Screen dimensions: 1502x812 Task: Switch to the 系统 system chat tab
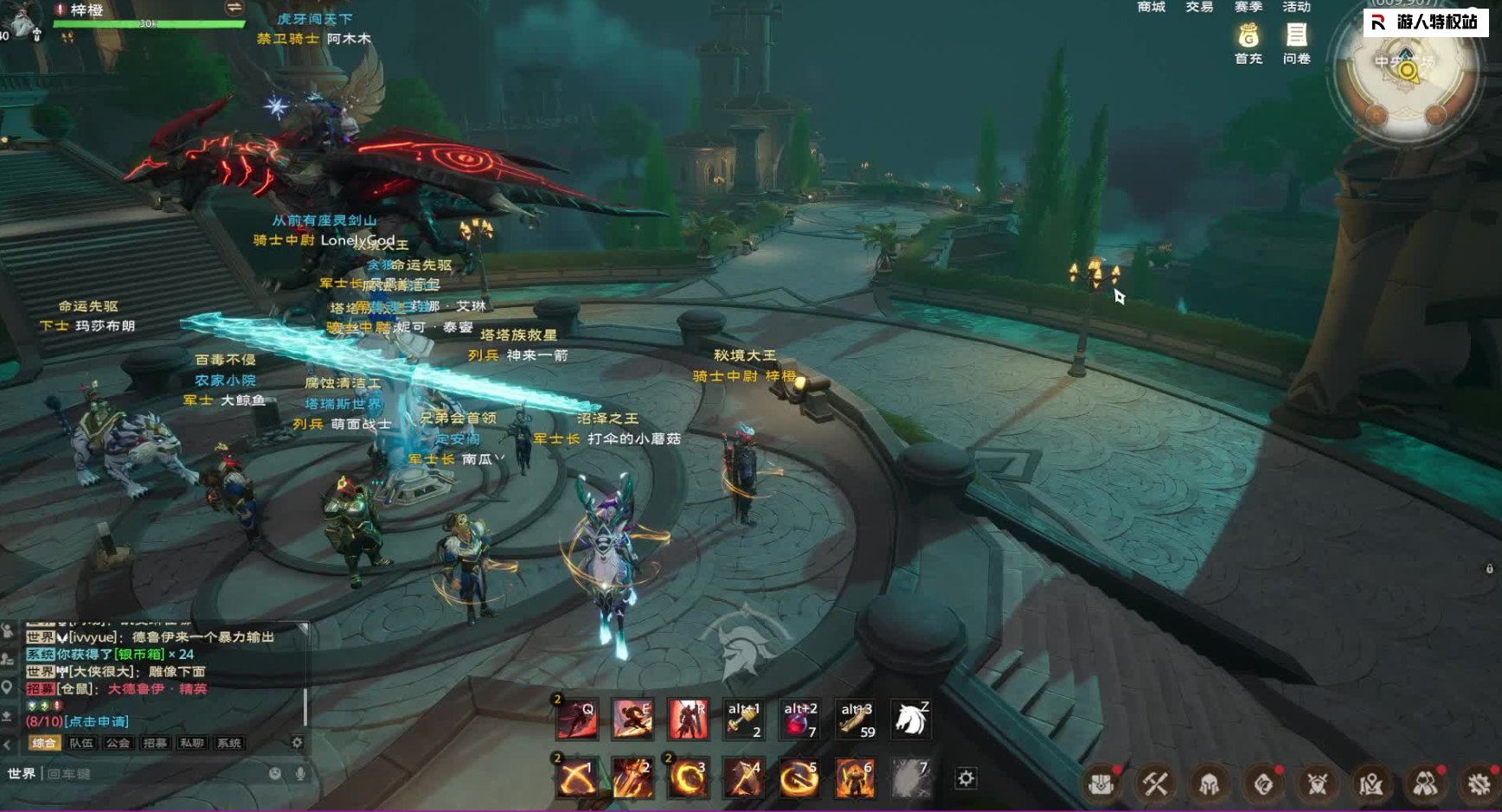(x=229, y=743)
